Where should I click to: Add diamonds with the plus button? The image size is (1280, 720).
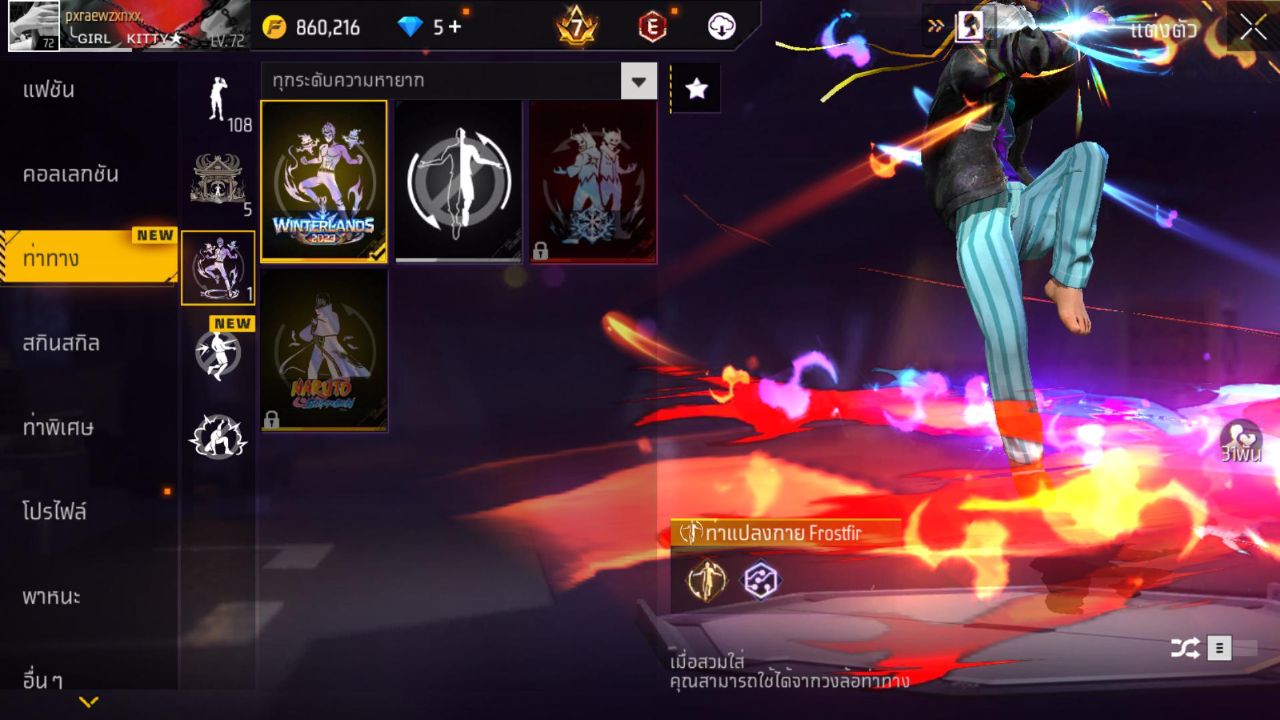point(455,27)
